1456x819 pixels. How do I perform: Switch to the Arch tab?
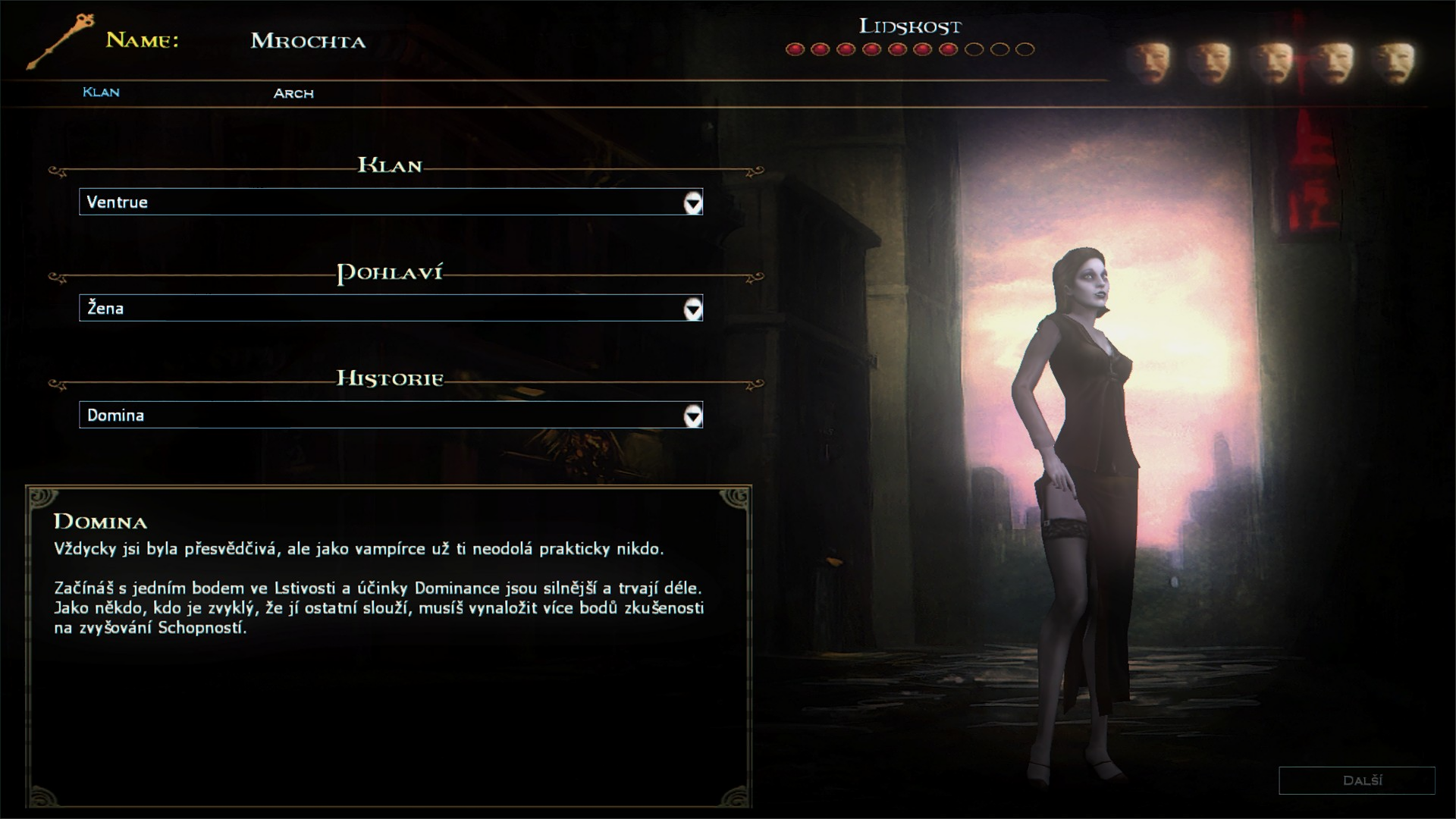point(293,93)
